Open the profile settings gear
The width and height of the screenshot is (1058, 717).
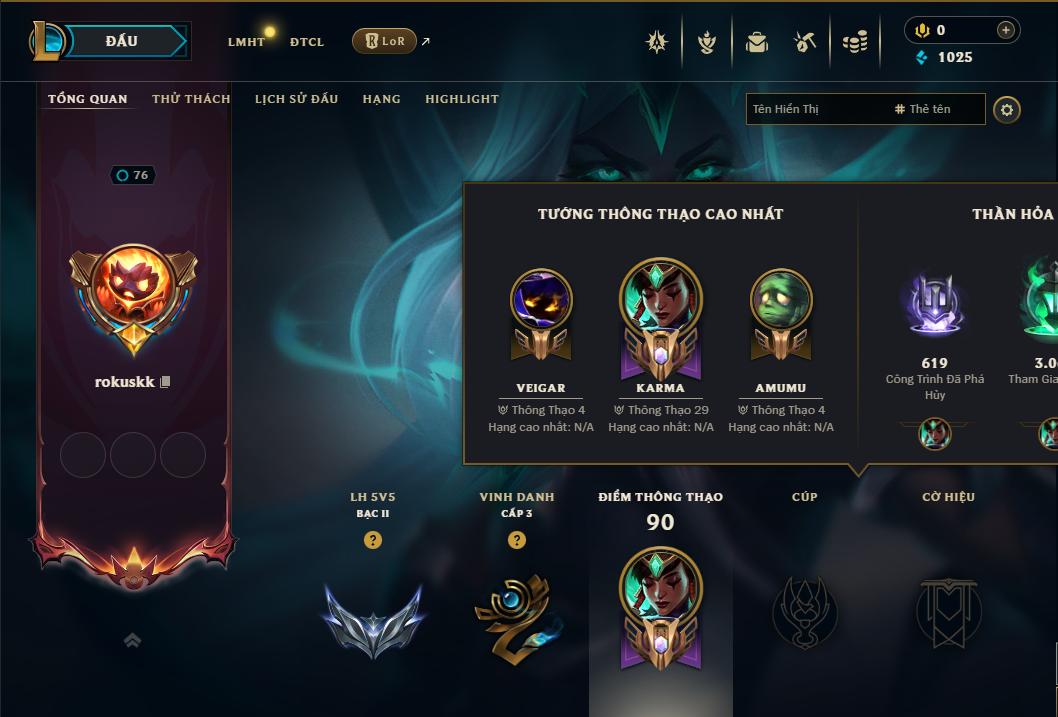1007,109
